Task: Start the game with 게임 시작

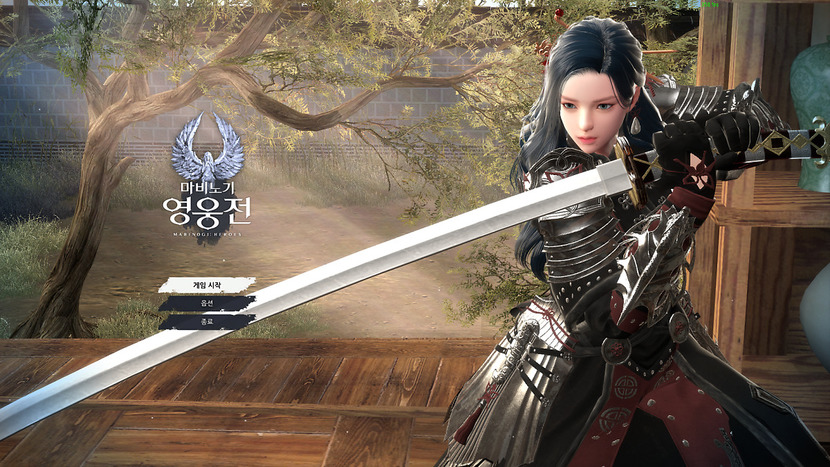Action: click(x=206, y=285)
